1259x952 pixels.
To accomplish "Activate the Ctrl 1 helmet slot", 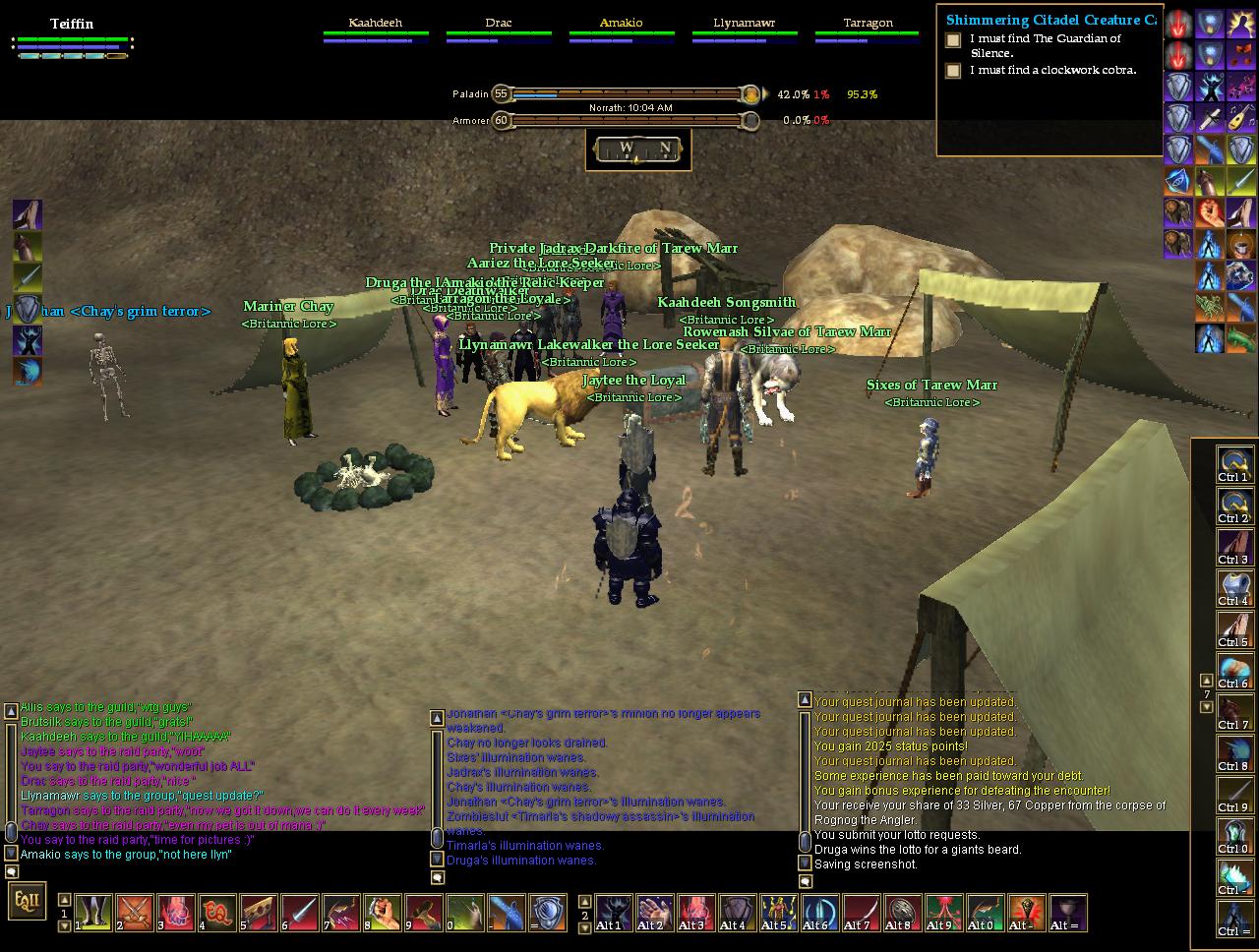I will [x=1234, y=463].
